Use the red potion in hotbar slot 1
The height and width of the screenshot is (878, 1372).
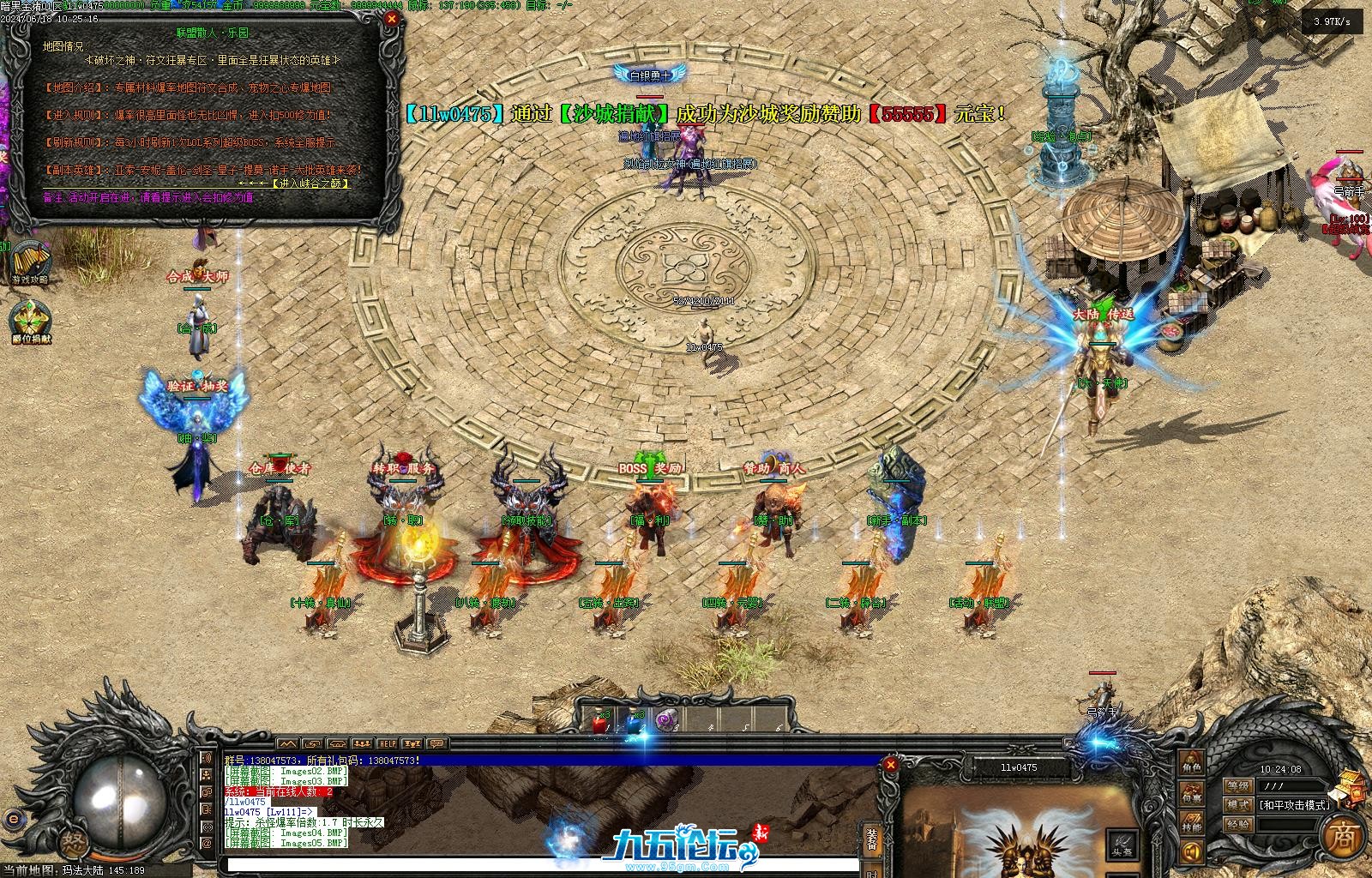coord(599,724)
